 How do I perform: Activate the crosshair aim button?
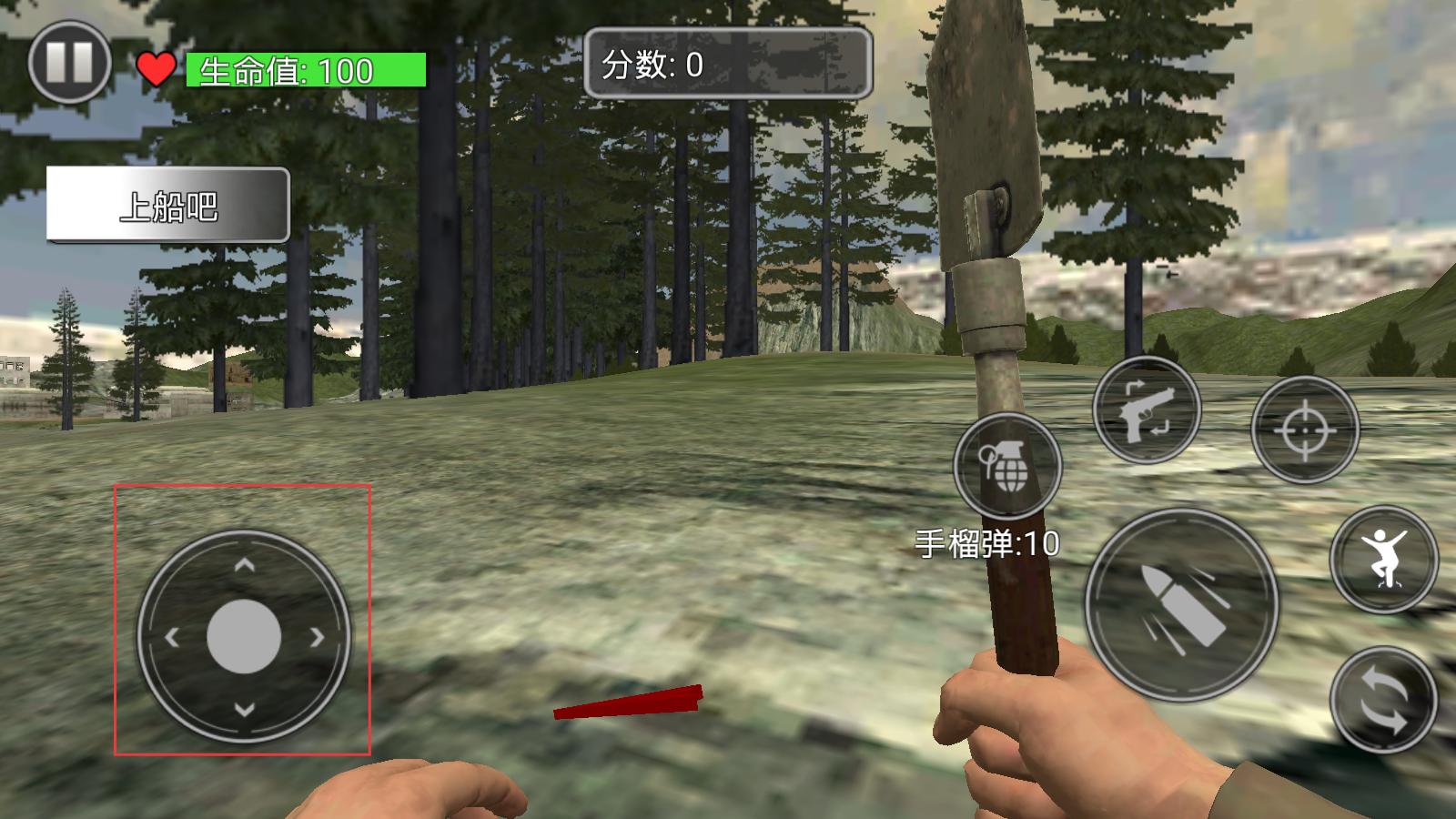click(x=1305, y=430)
